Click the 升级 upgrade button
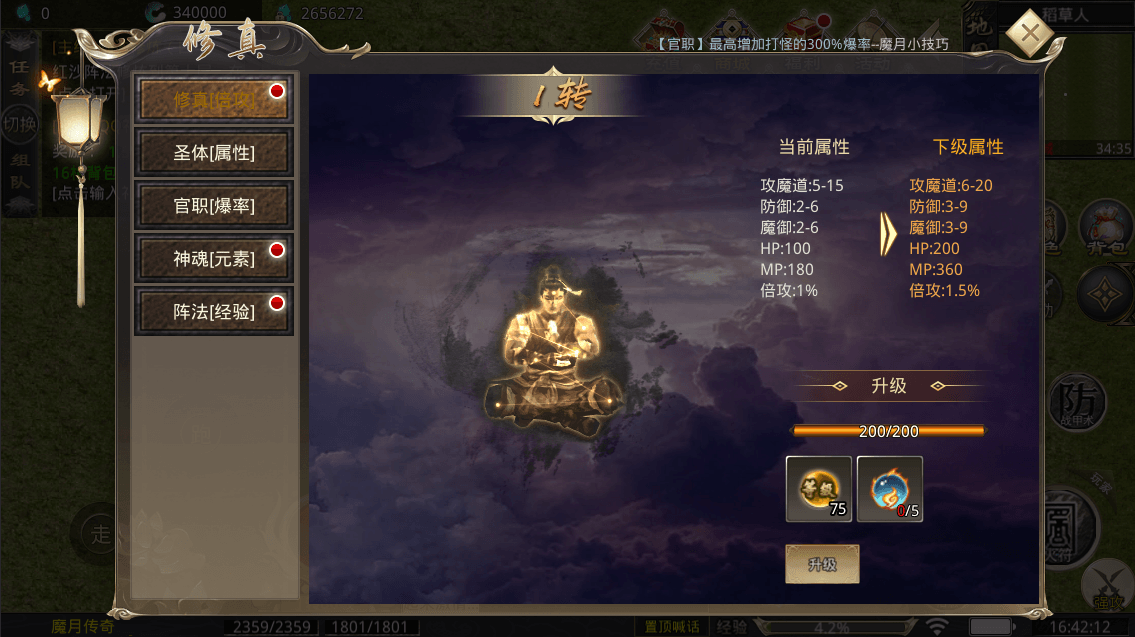 [x=822, y=564]
